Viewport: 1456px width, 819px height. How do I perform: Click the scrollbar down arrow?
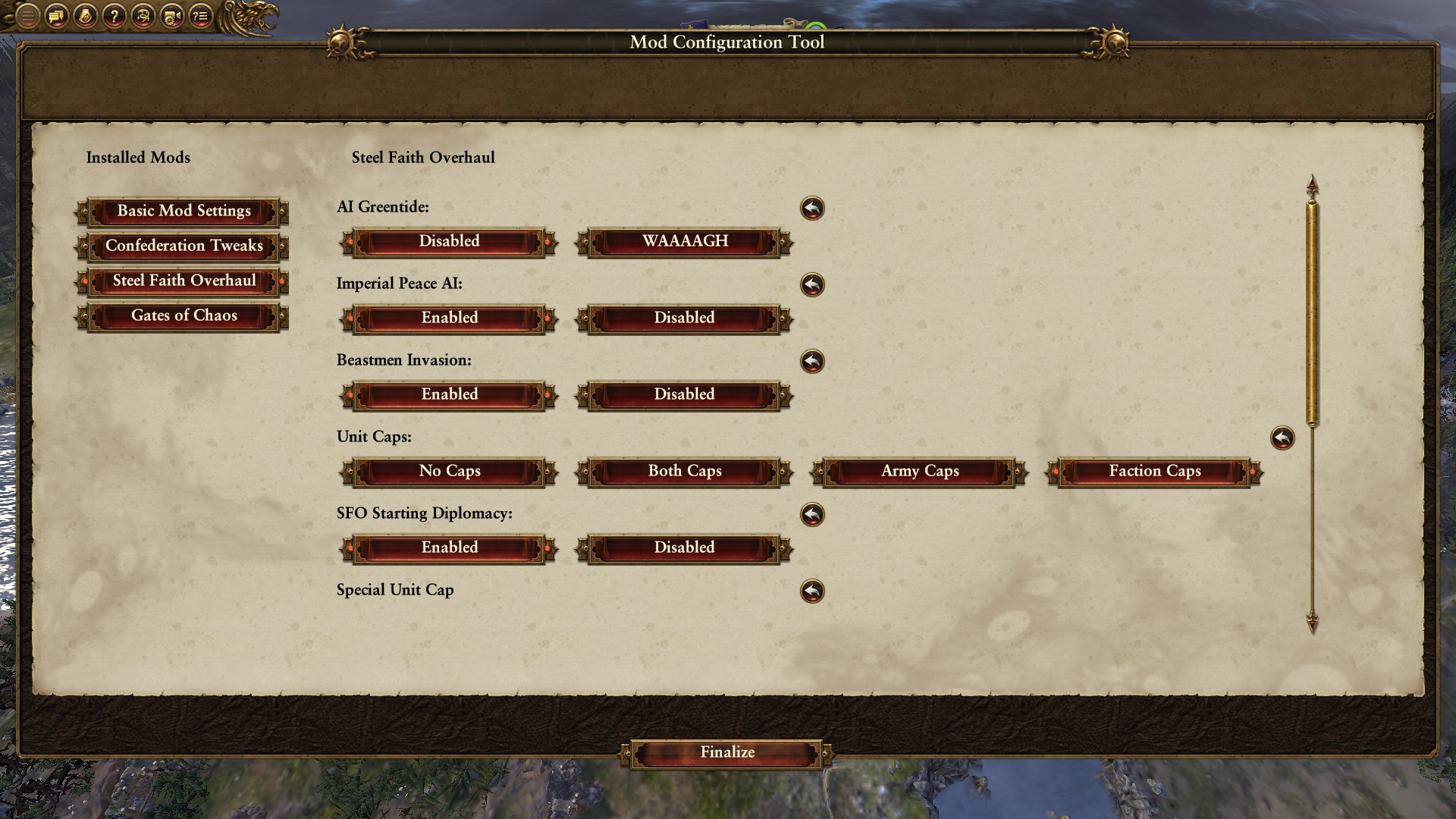(1312, 623)
